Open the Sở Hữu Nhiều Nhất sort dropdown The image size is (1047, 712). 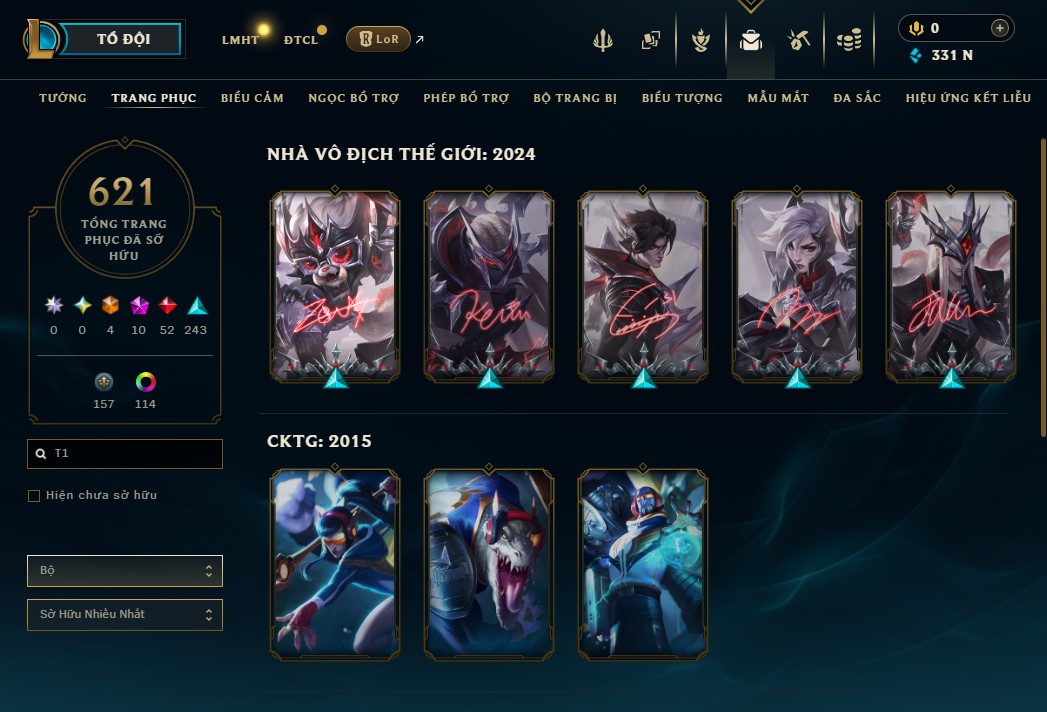(125, 614)
